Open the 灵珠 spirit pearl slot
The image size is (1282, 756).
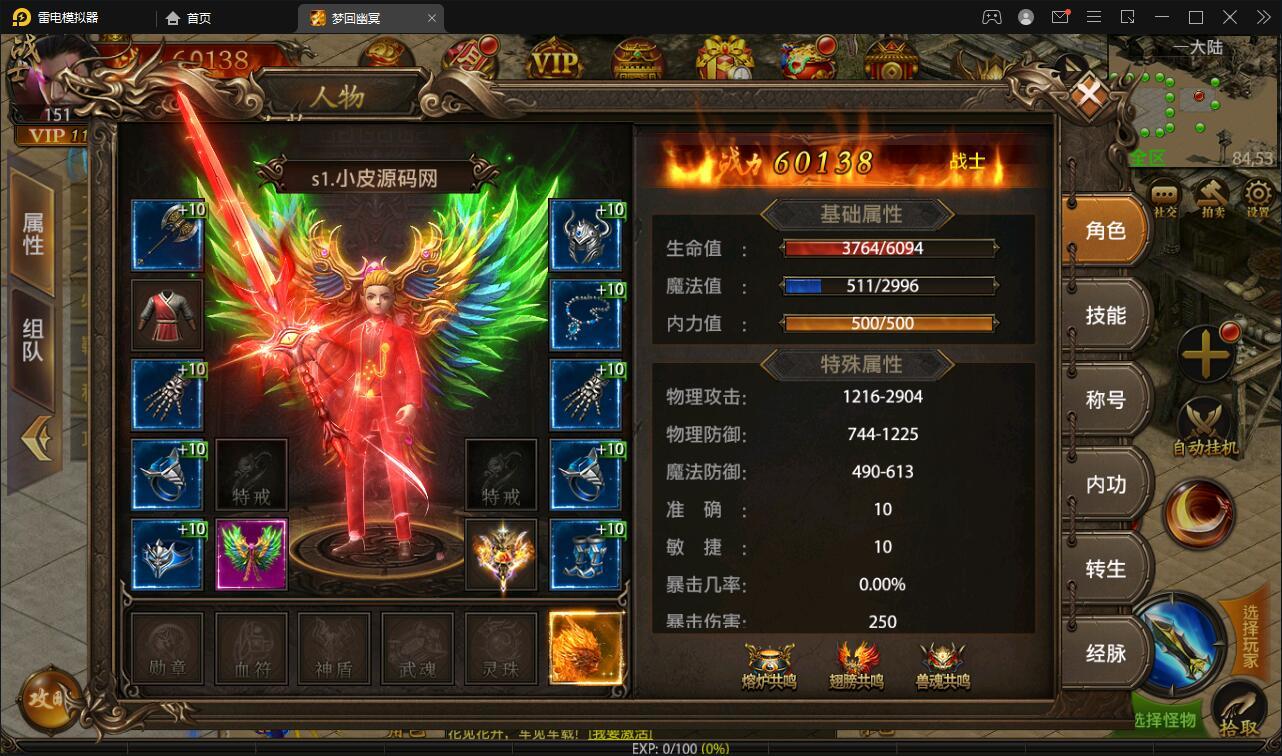(x=501, y=648)
